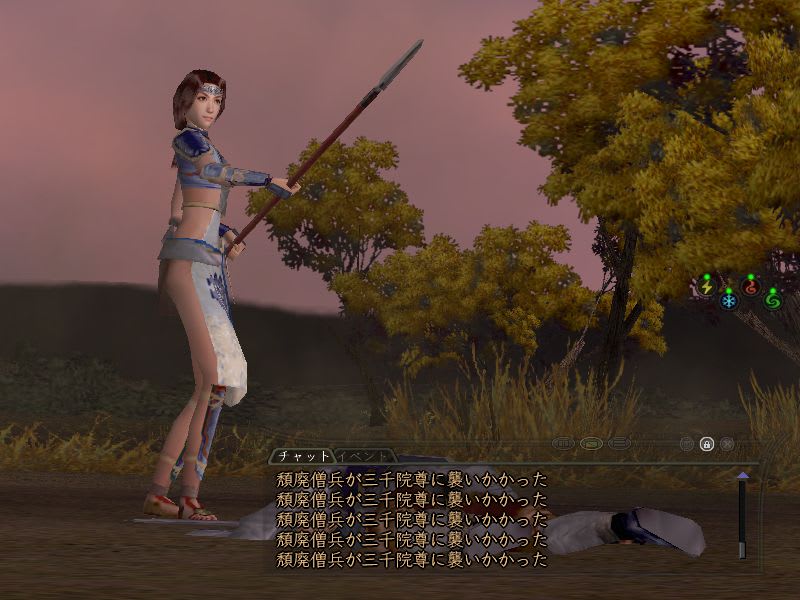800x600 pixels.
Task: Close the chat window with the X button
Action: coord(727,443)
